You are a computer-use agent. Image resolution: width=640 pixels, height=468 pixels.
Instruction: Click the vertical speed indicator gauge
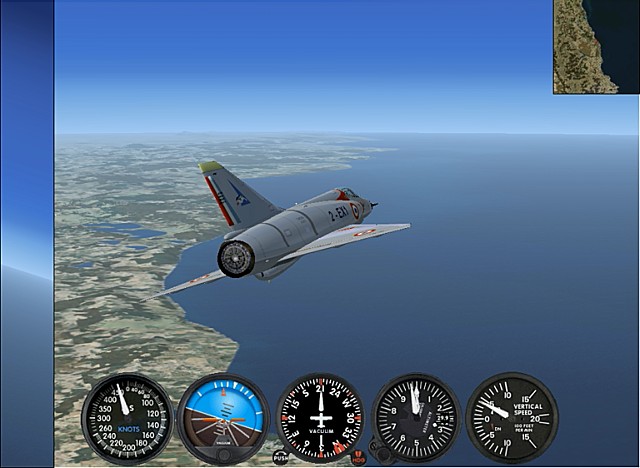click(511, 416)
